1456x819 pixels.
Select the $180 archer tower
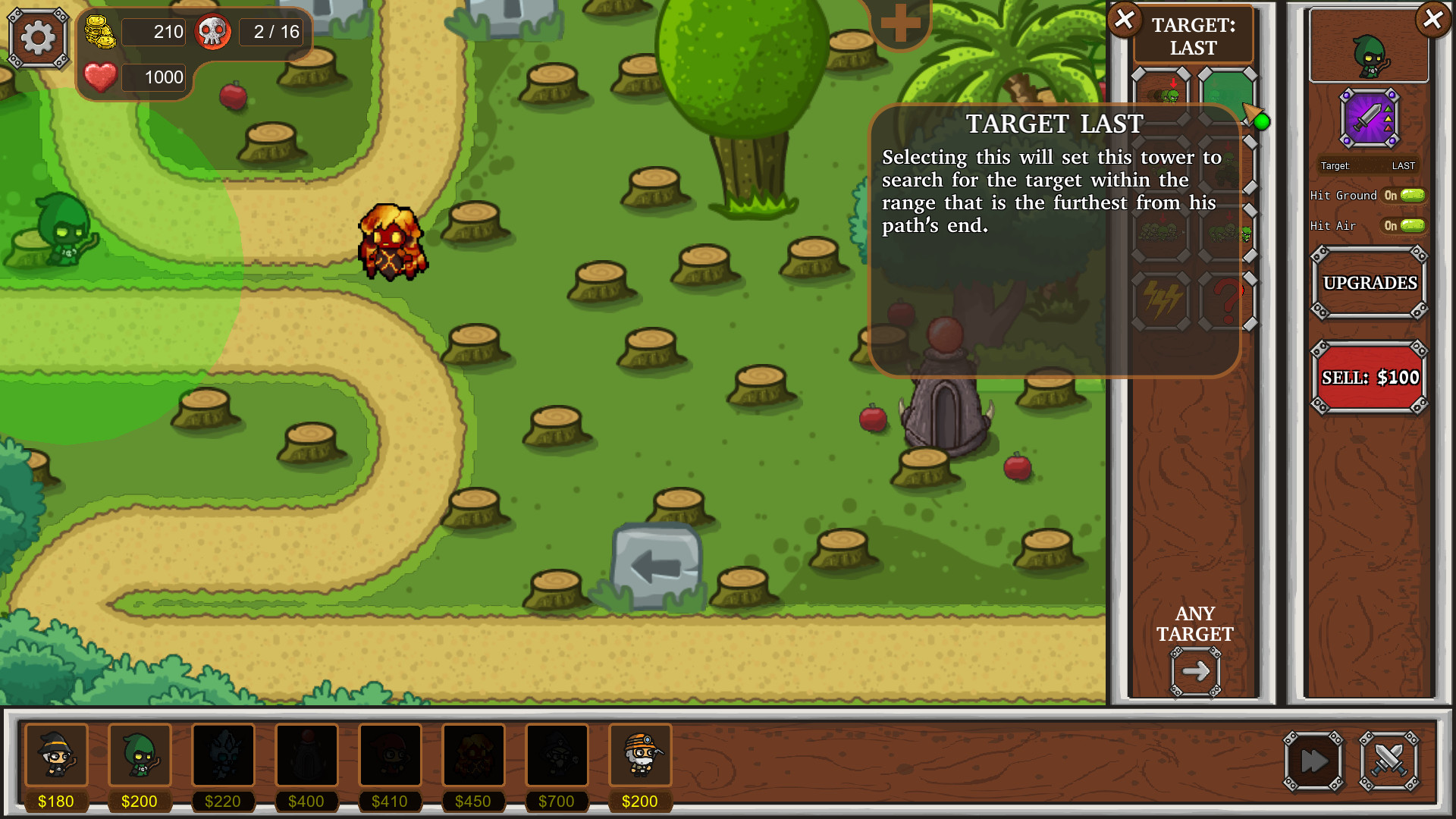click(x=57, y=755)
